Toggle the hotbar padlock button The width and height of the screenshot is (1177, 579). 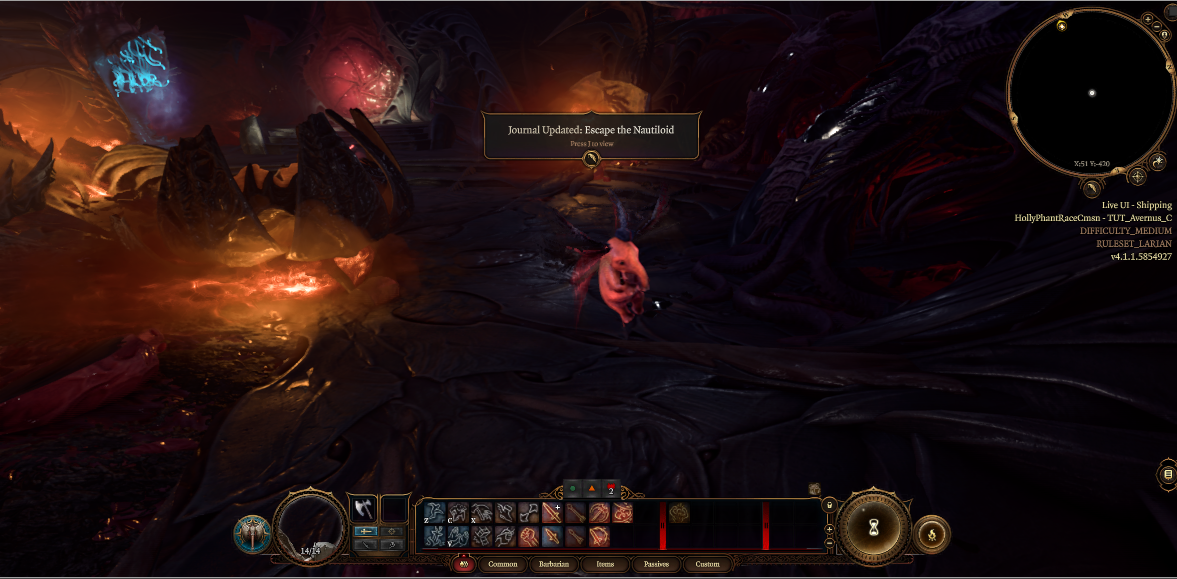point(829,505)
